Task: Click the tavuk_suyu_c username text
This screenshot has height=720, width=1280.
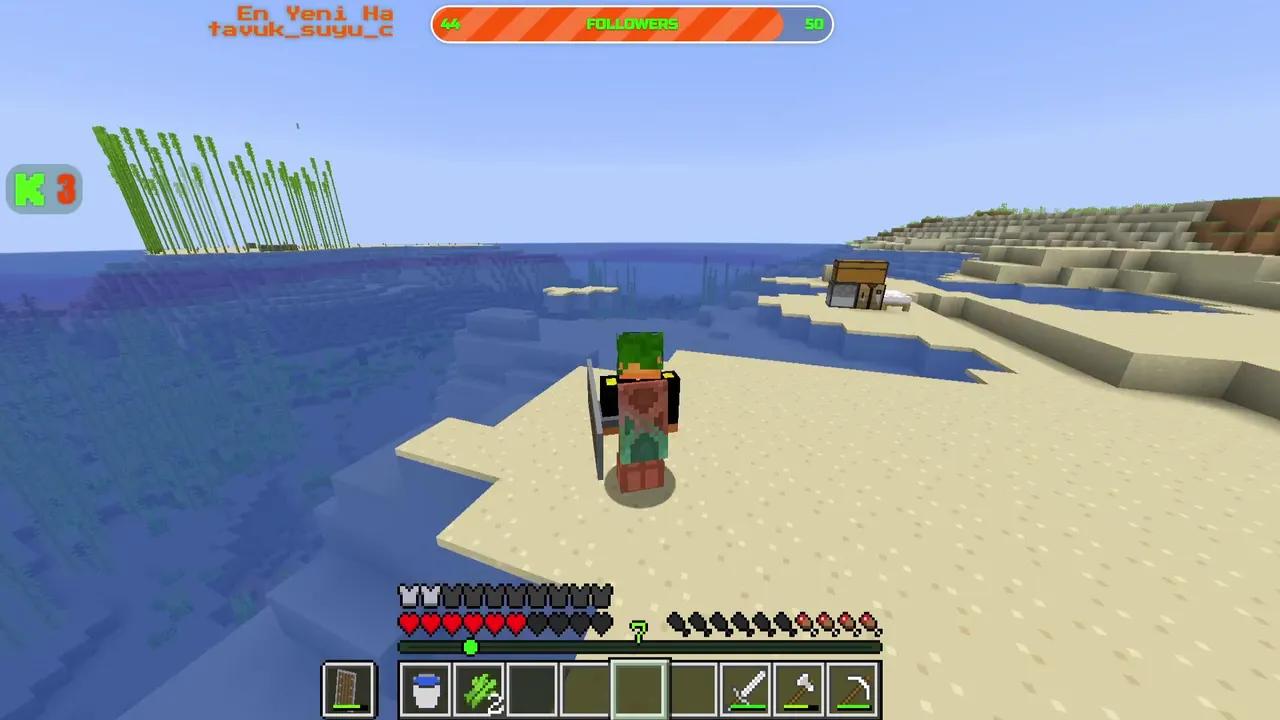Action: pyautogui.click(x=300, y=29)
